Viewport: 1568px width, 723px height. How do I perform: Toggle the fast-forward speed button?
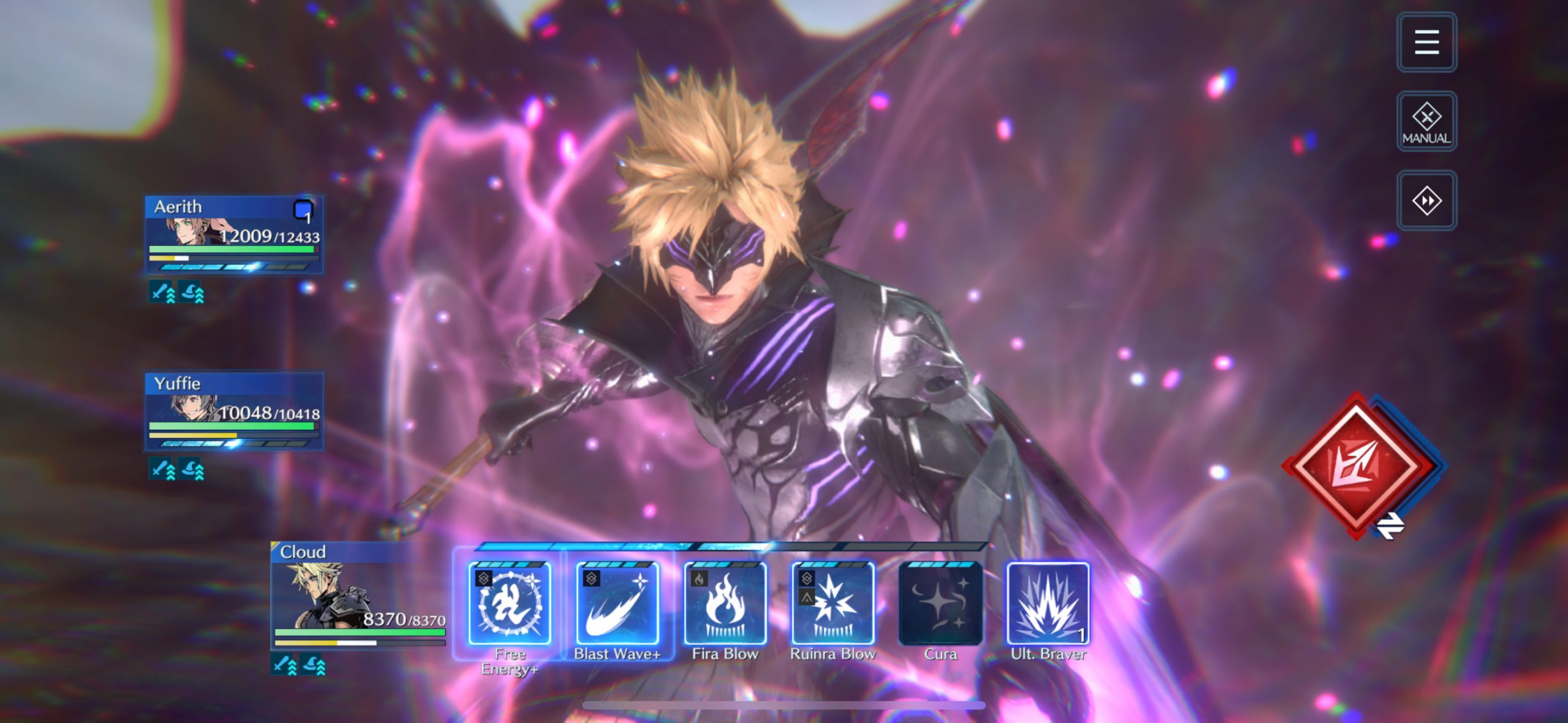(1426, 201)
